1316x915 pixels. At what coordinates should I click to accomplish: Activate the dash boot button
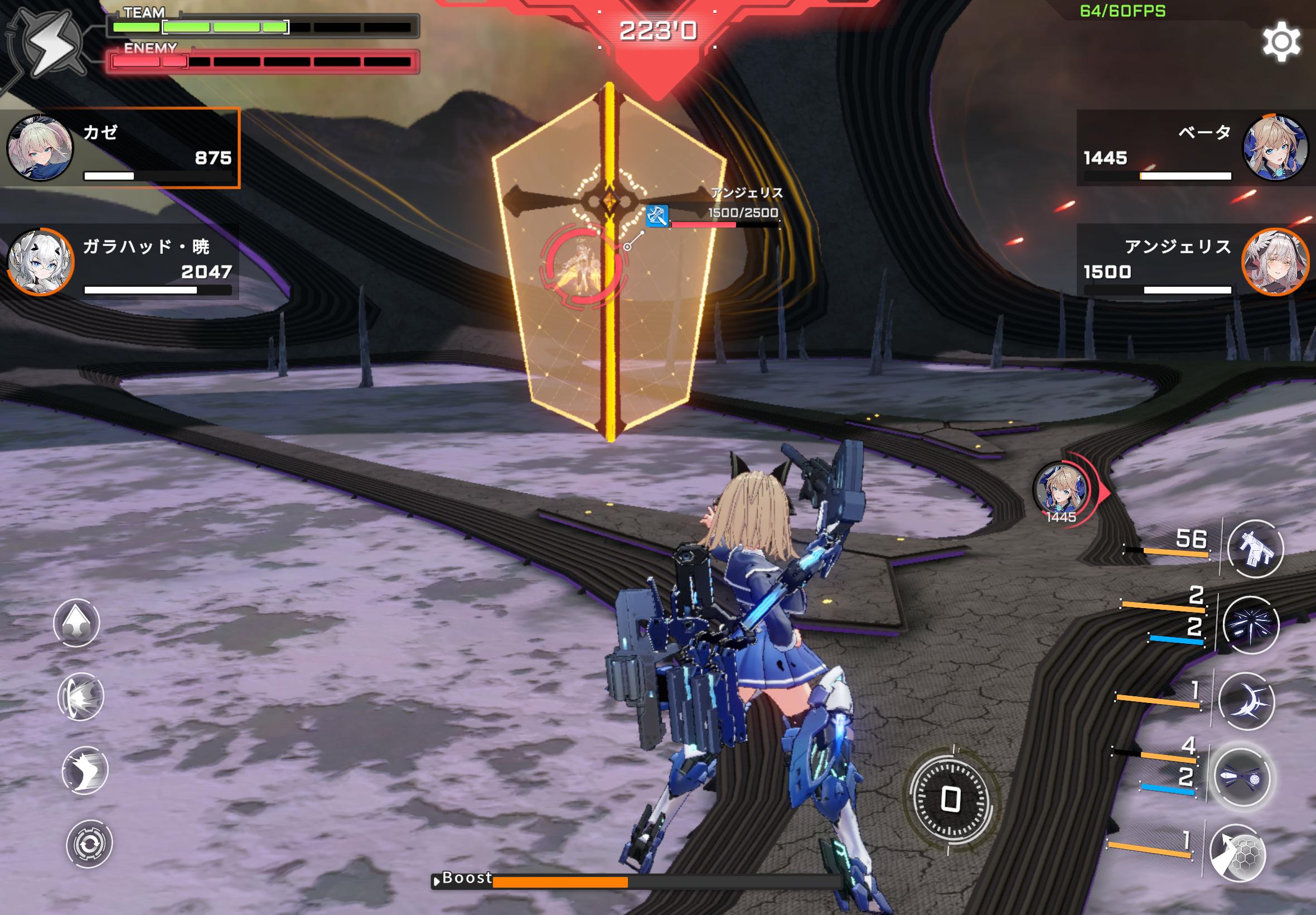85,770
